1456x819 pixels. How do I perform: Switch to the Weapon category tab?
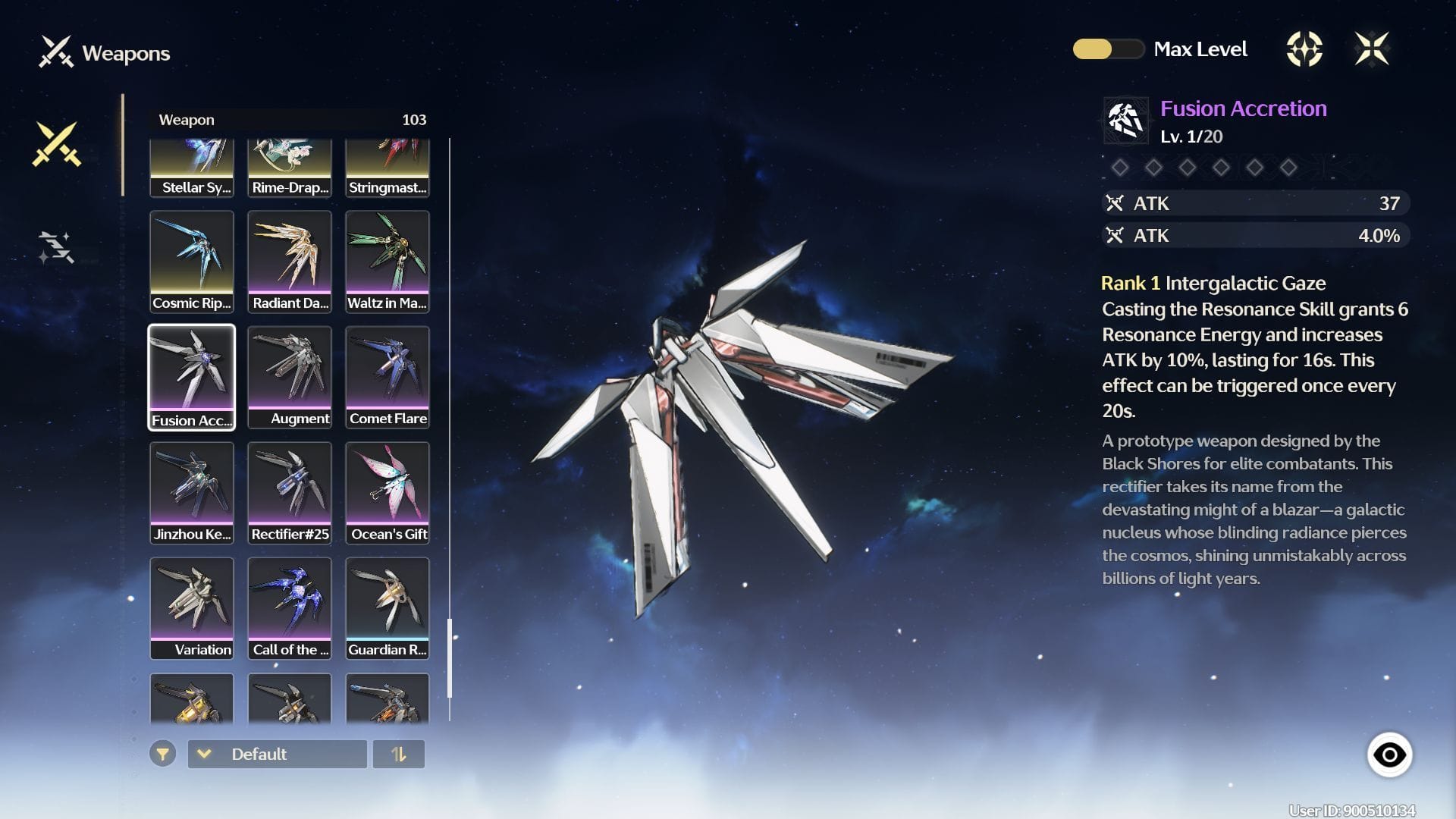pos(186,119)
